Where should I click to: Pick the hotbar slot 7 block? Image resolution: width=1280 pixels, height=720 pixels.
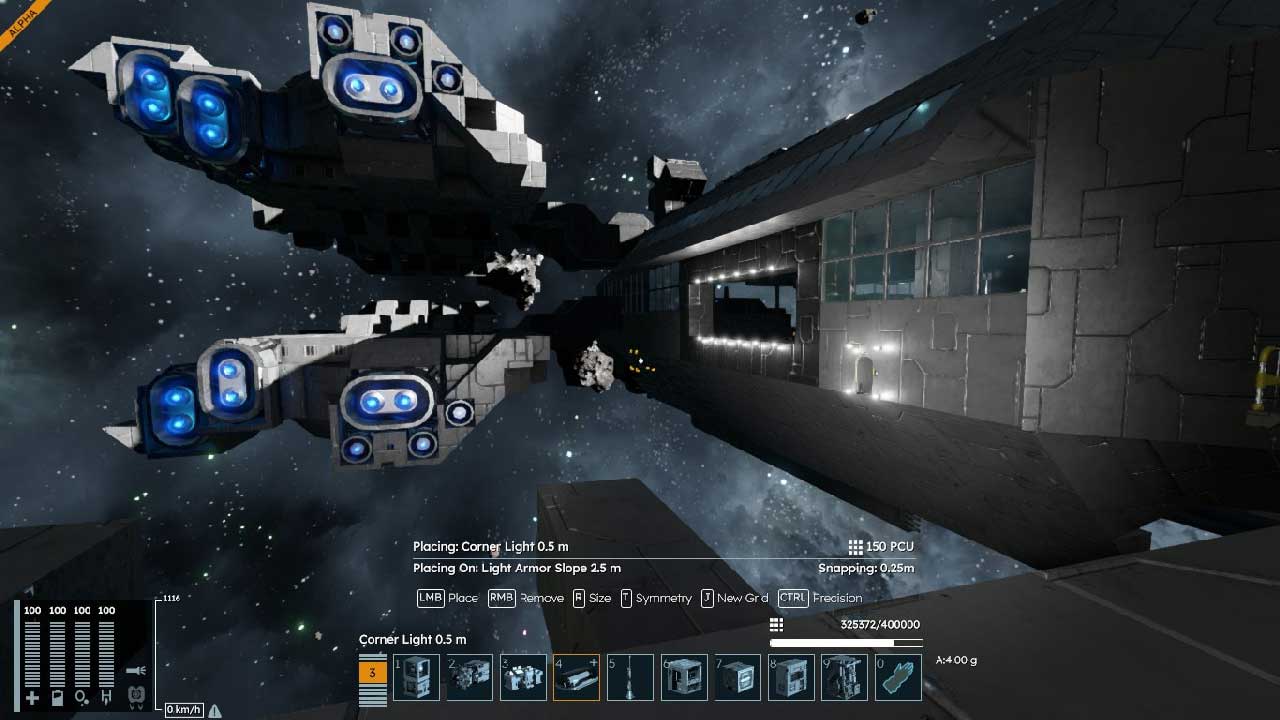tap(738, 678)
